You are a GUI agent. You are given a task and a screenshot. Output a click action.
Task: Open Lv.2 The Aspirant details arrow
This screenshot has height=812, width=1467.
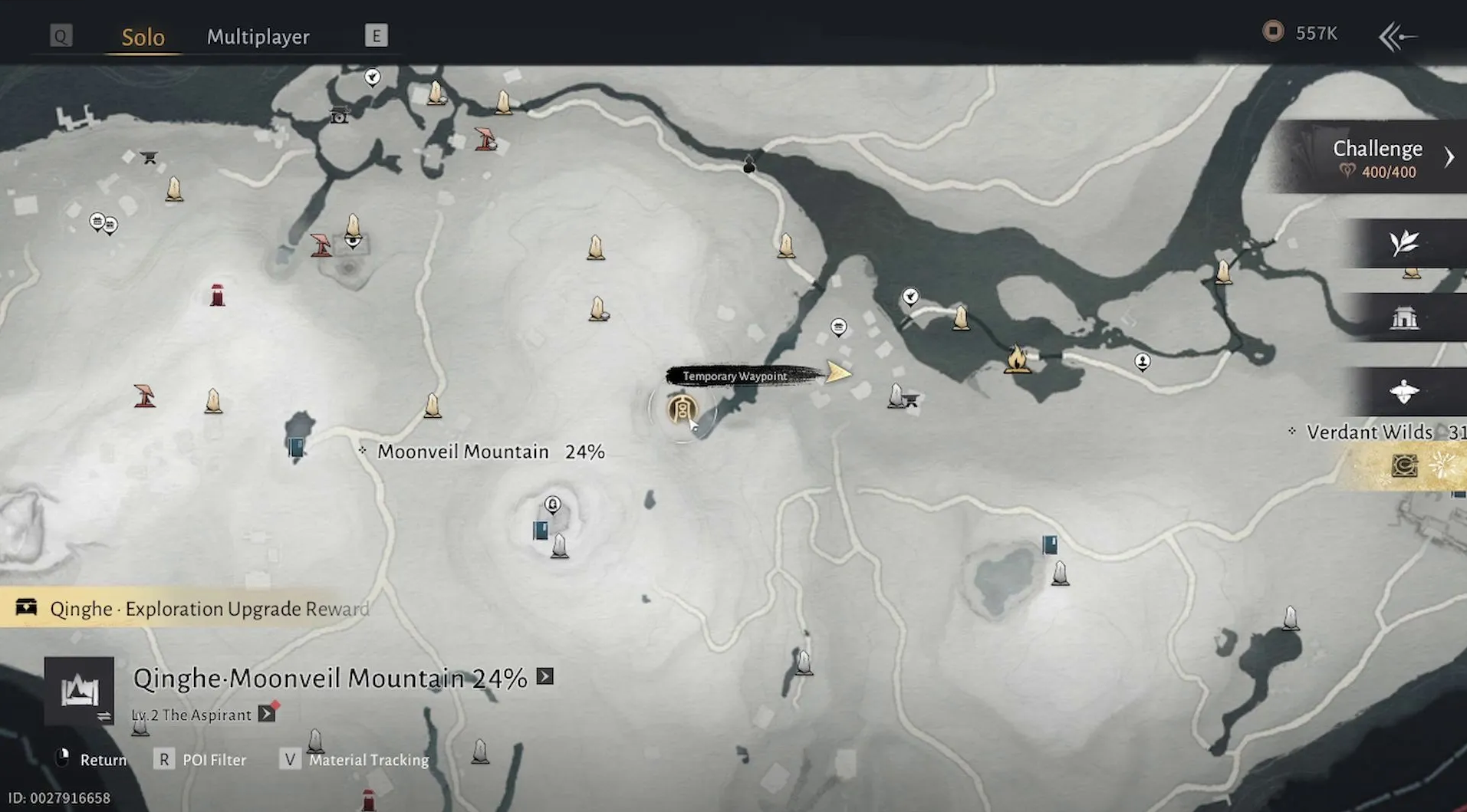[x=266, y=714]
